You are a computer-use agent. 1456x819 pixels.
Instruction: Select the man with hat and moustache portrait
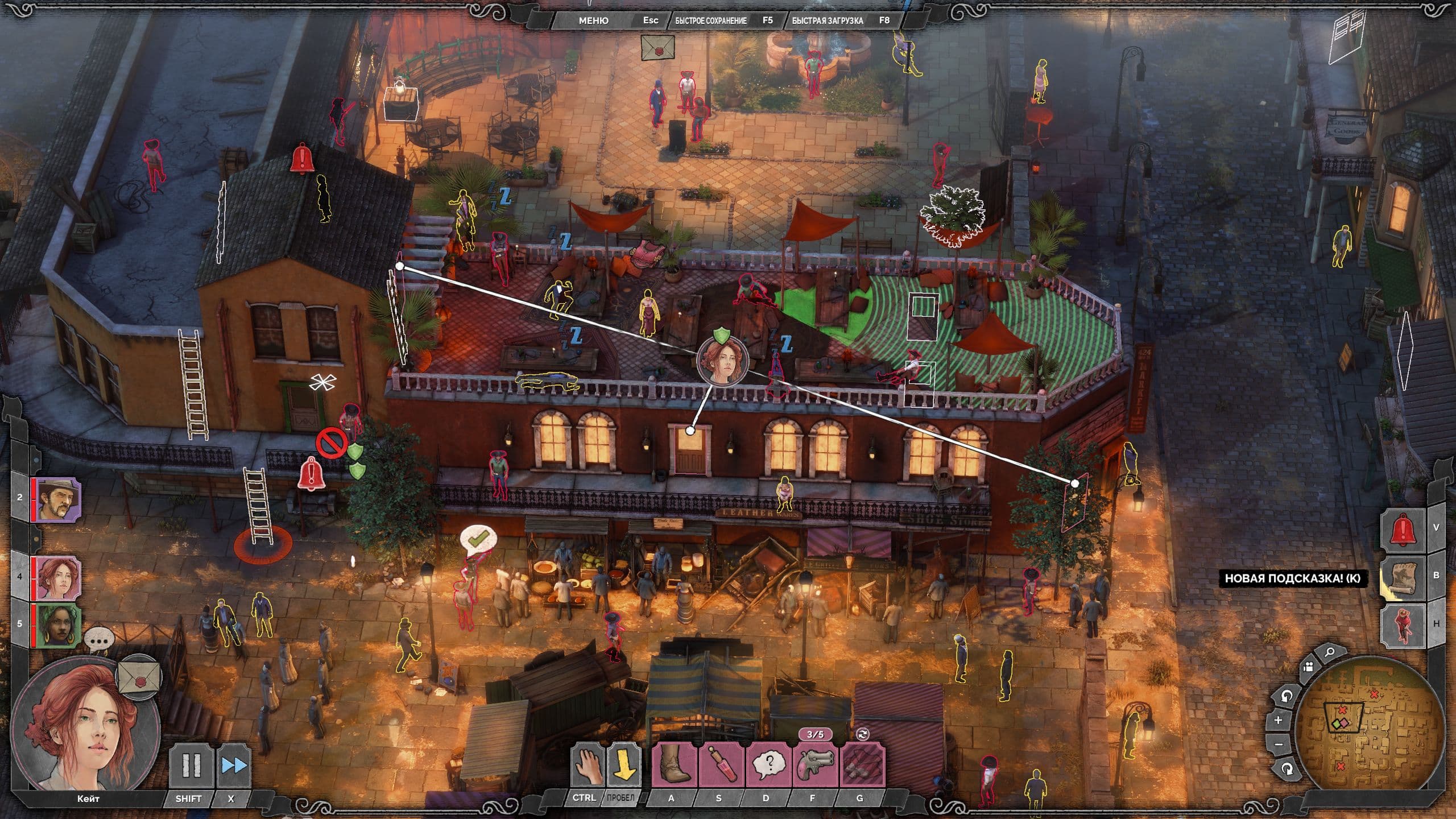click(x=59, y=499)
